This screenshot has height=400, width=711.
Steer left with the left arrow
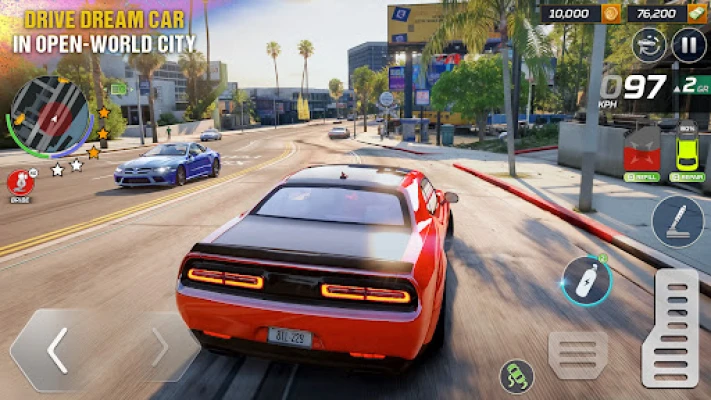[58, 350]
